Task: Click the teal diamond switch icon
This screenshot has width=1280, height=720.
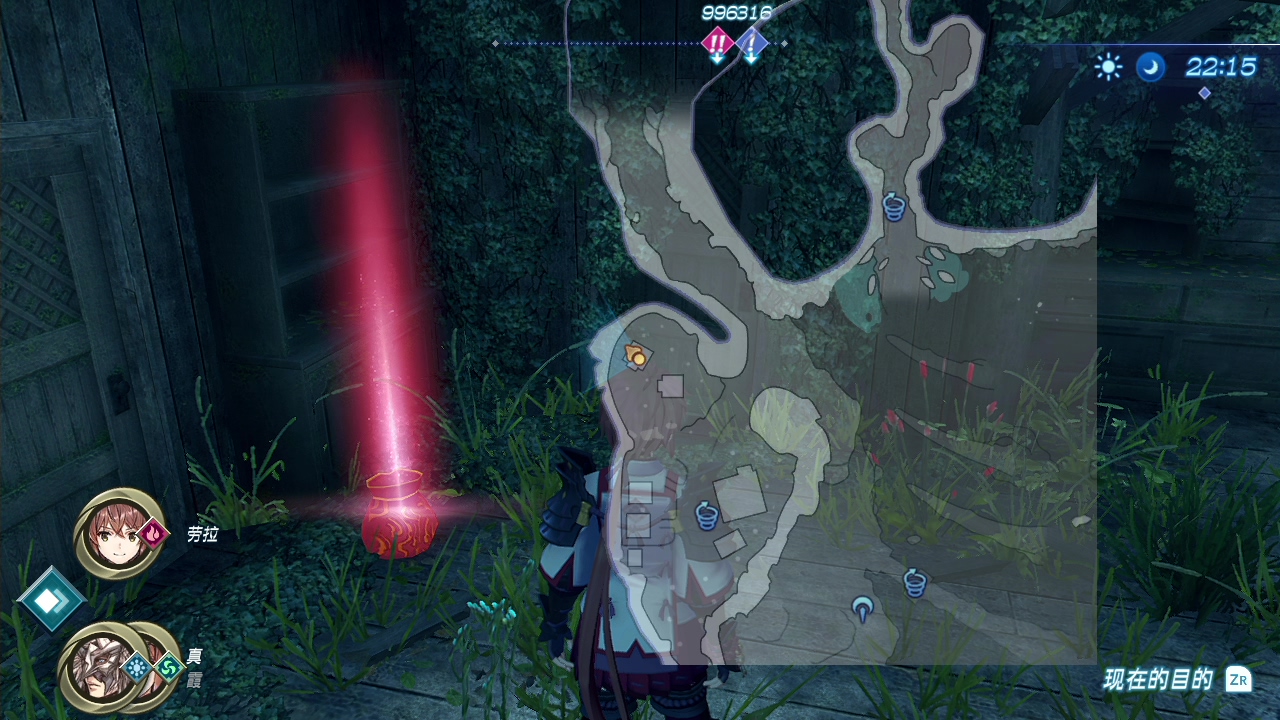Action: 49,601
